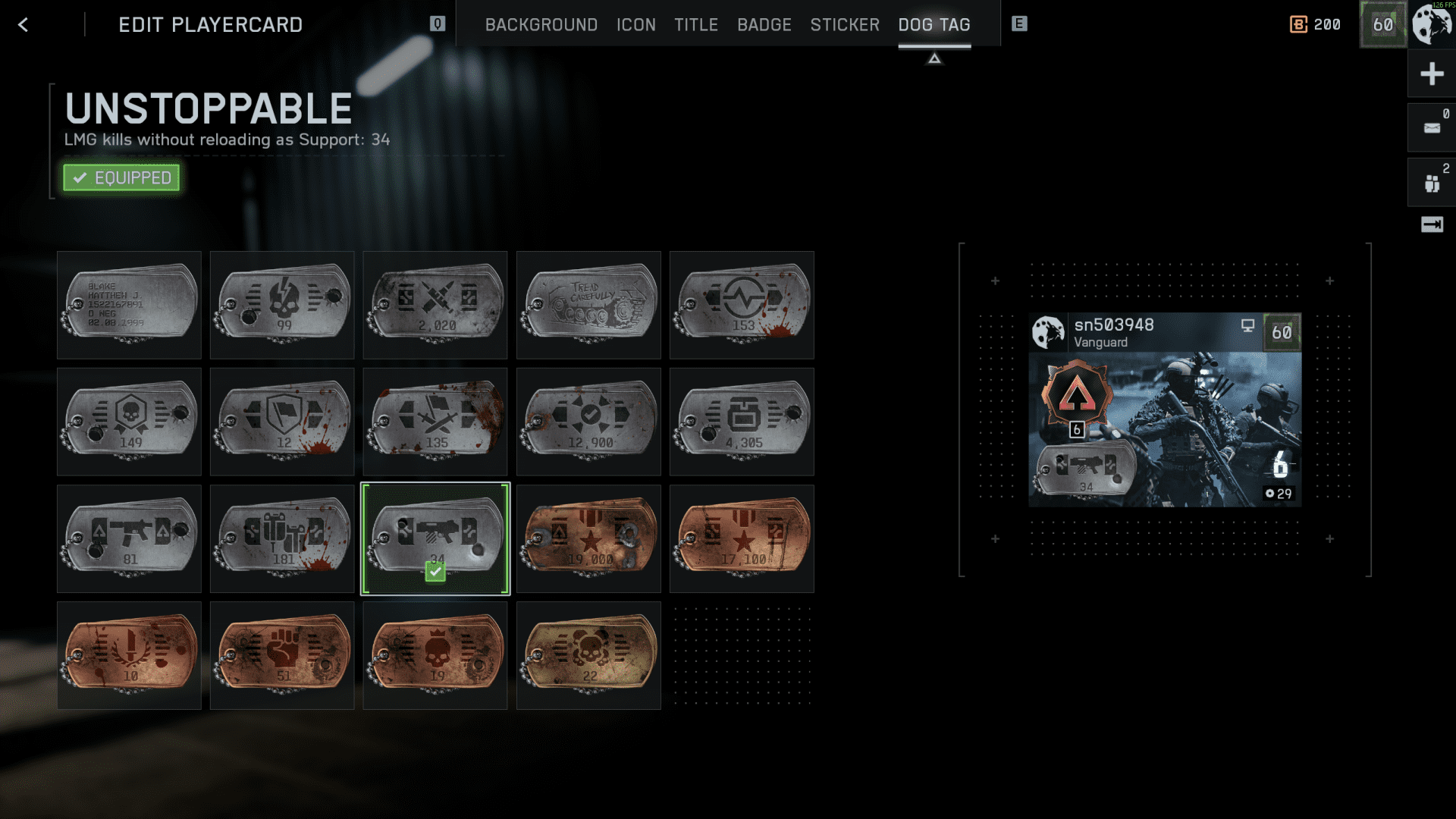The image size is (1456, 819).
Task: Select the equipped LMG dog tag showing 34
Action: (x=435, y=538)
